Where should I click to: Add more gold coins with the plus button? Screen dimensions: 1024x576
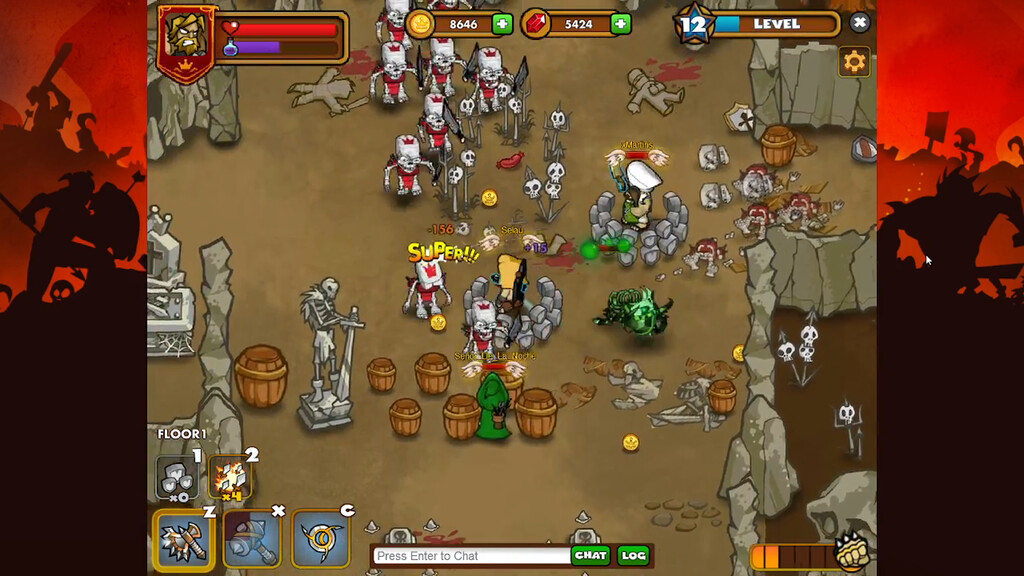[x=502, y=24]
